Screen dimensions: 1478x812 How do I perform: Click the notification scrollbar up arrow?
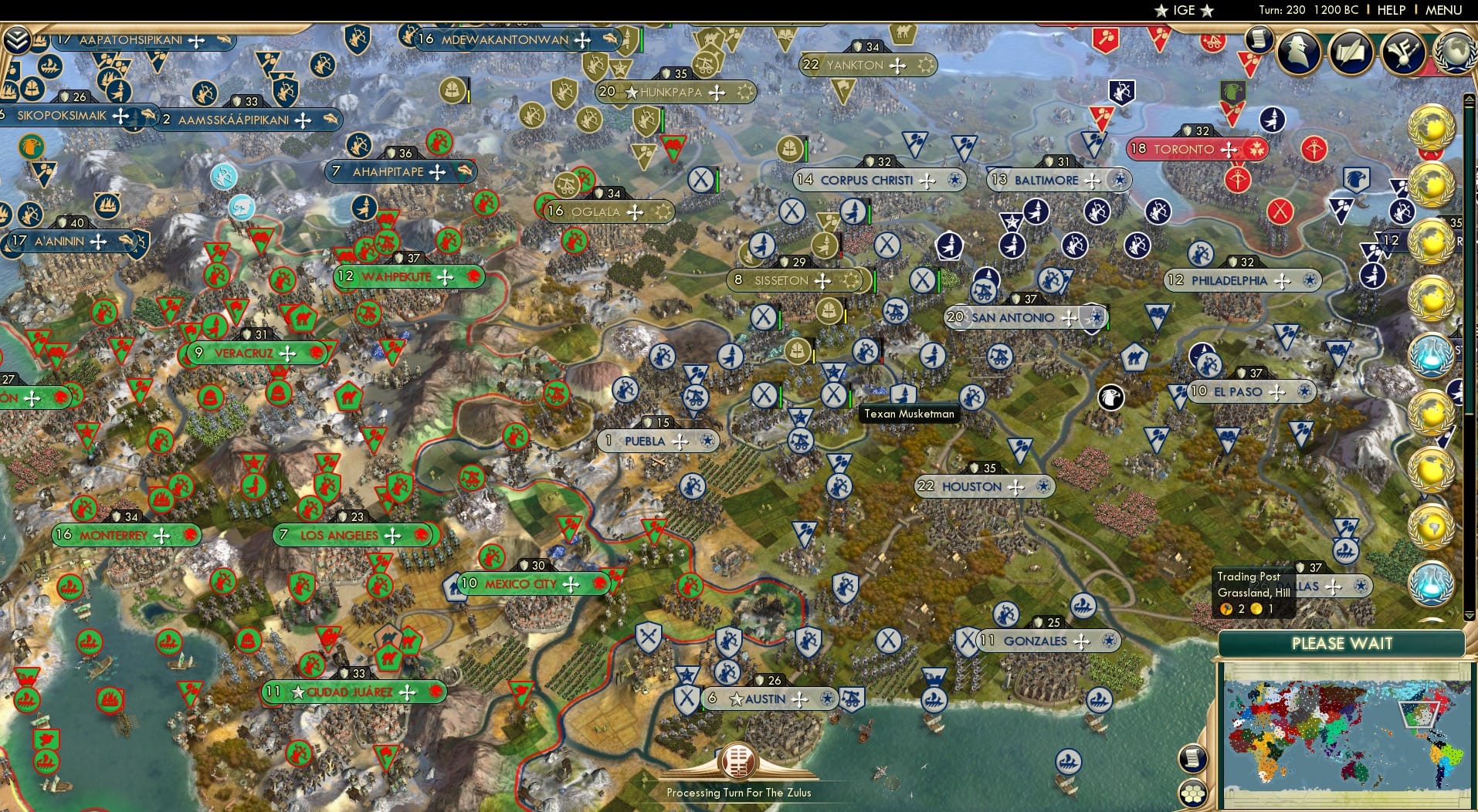(x=1468, y=98)
